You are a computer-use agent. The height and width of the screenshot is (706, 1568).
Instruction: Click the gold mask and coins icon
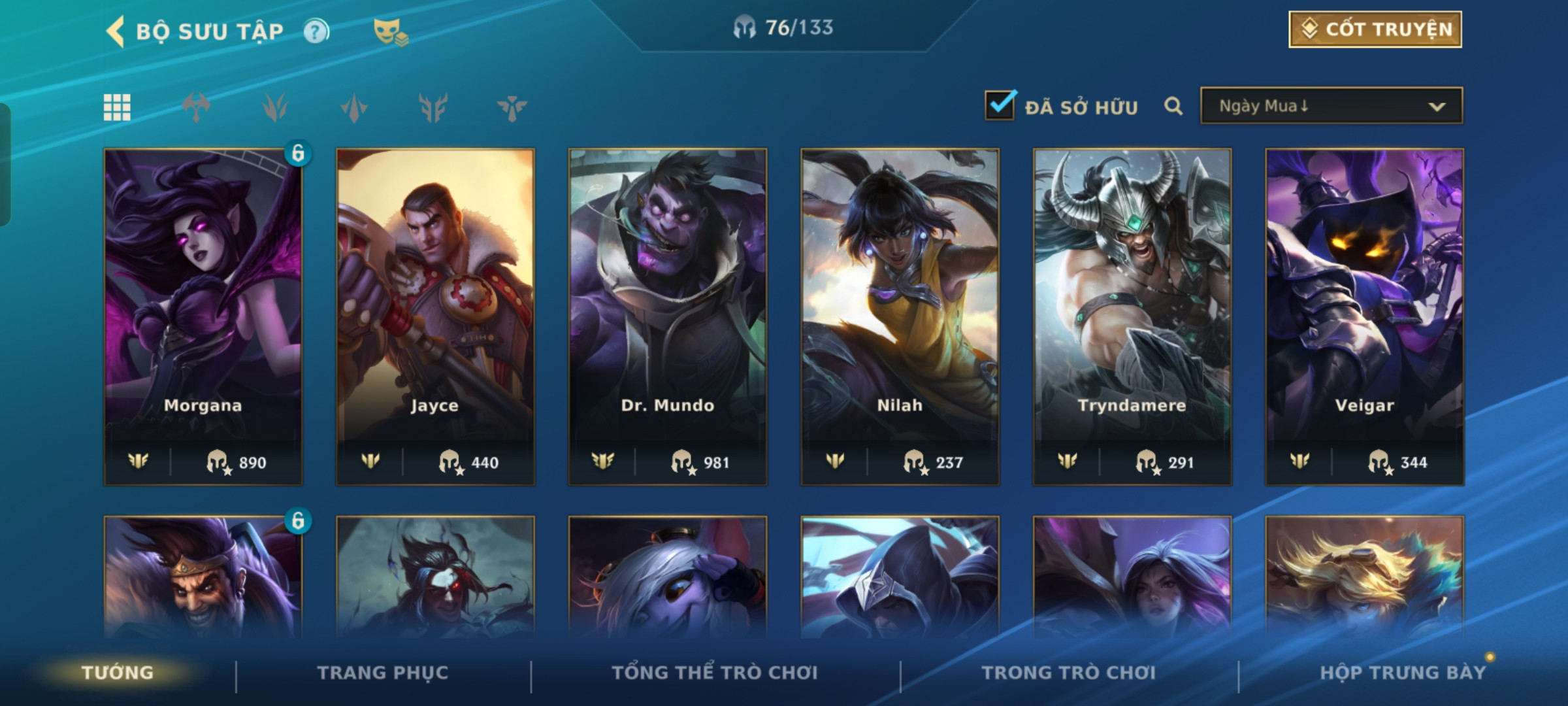click(390, 31)
